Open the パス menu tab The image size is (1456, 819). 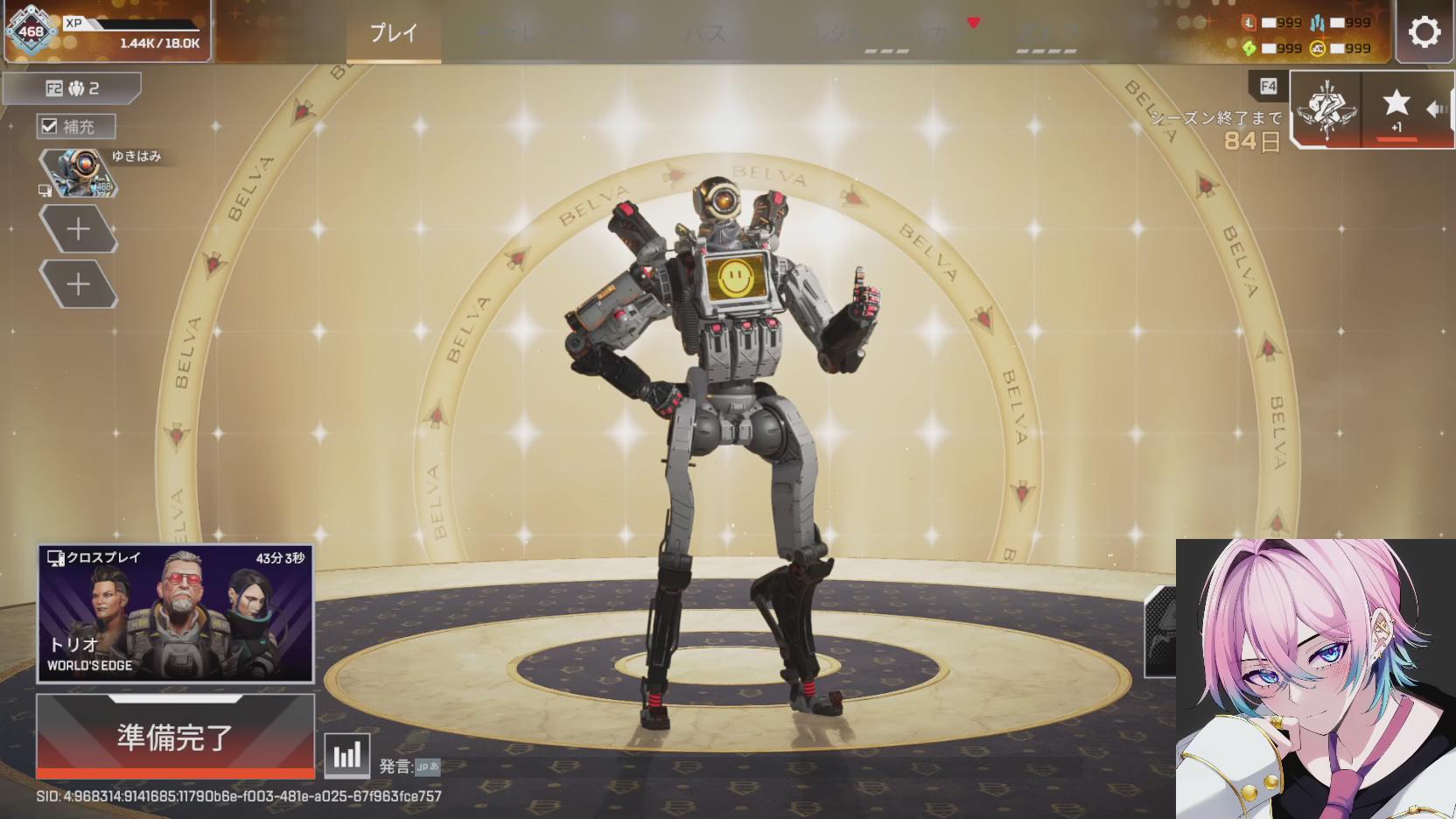[x=704, y=33]
